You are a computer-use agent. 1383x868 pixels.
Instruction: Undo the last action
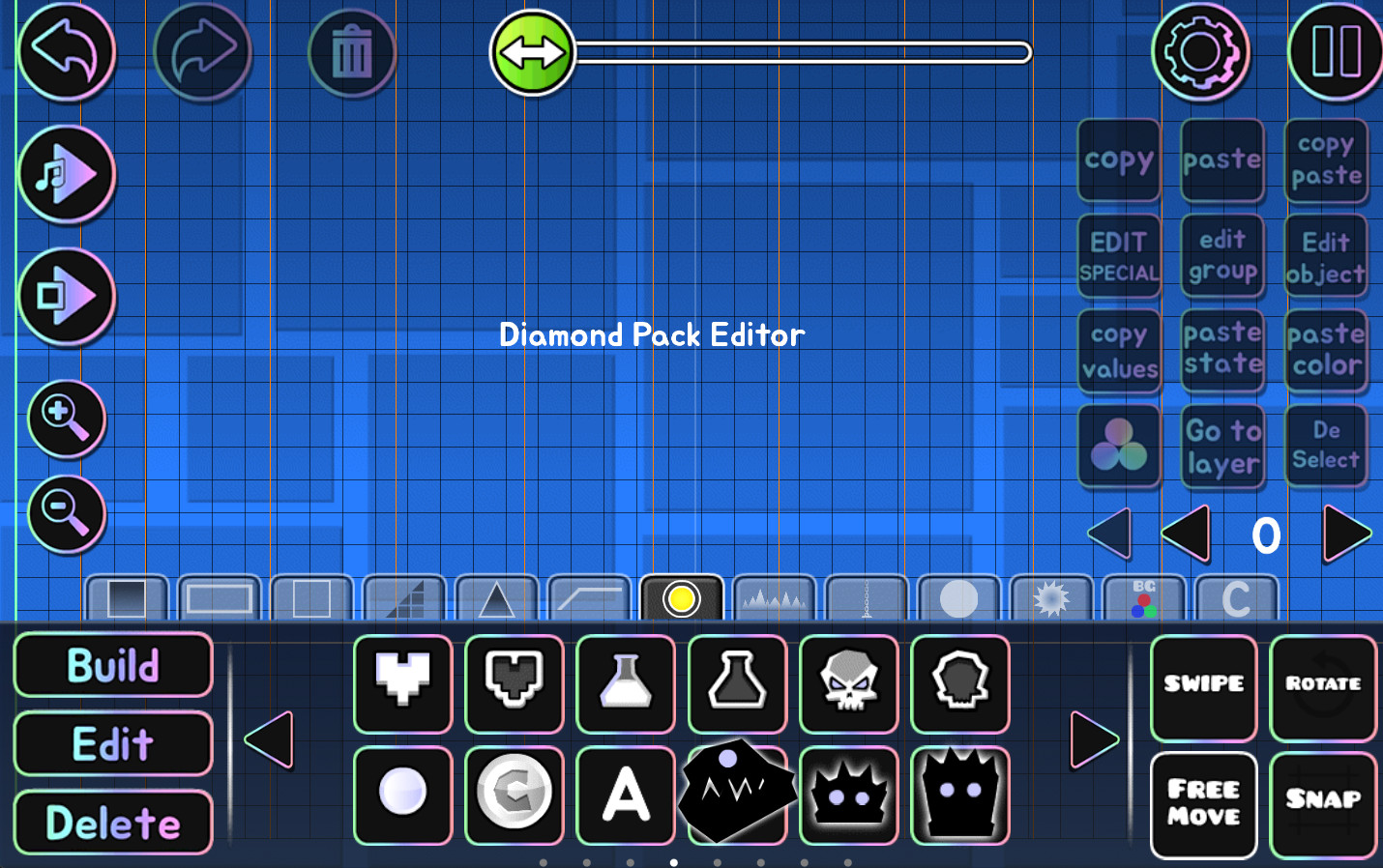65,52
